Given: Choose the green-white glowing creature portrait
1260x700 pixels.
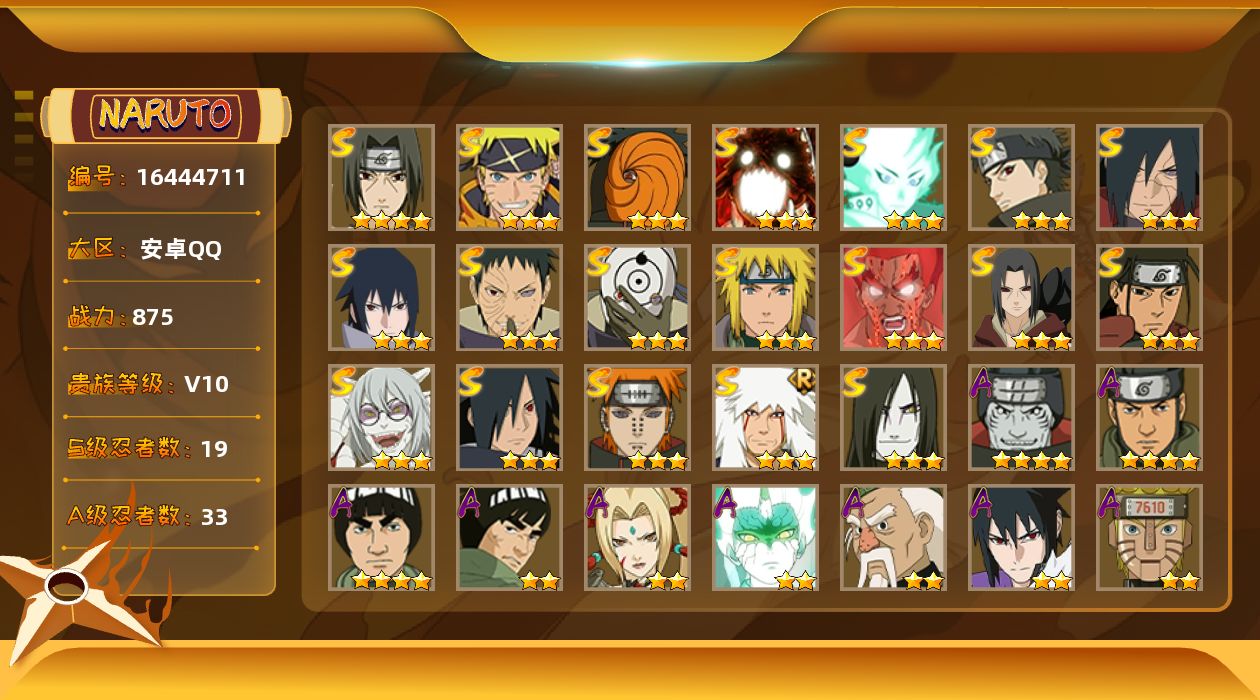Looking at the screenshot, I should (x=765, y=537).
